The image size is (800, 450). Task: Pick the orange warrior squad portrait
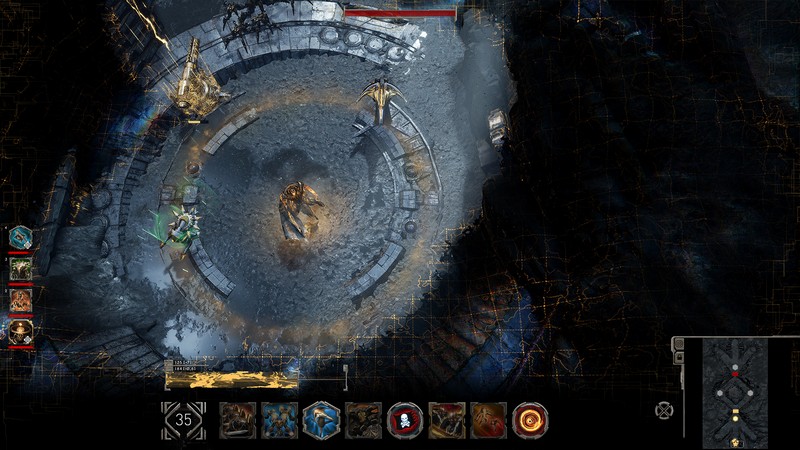(21, 299)
